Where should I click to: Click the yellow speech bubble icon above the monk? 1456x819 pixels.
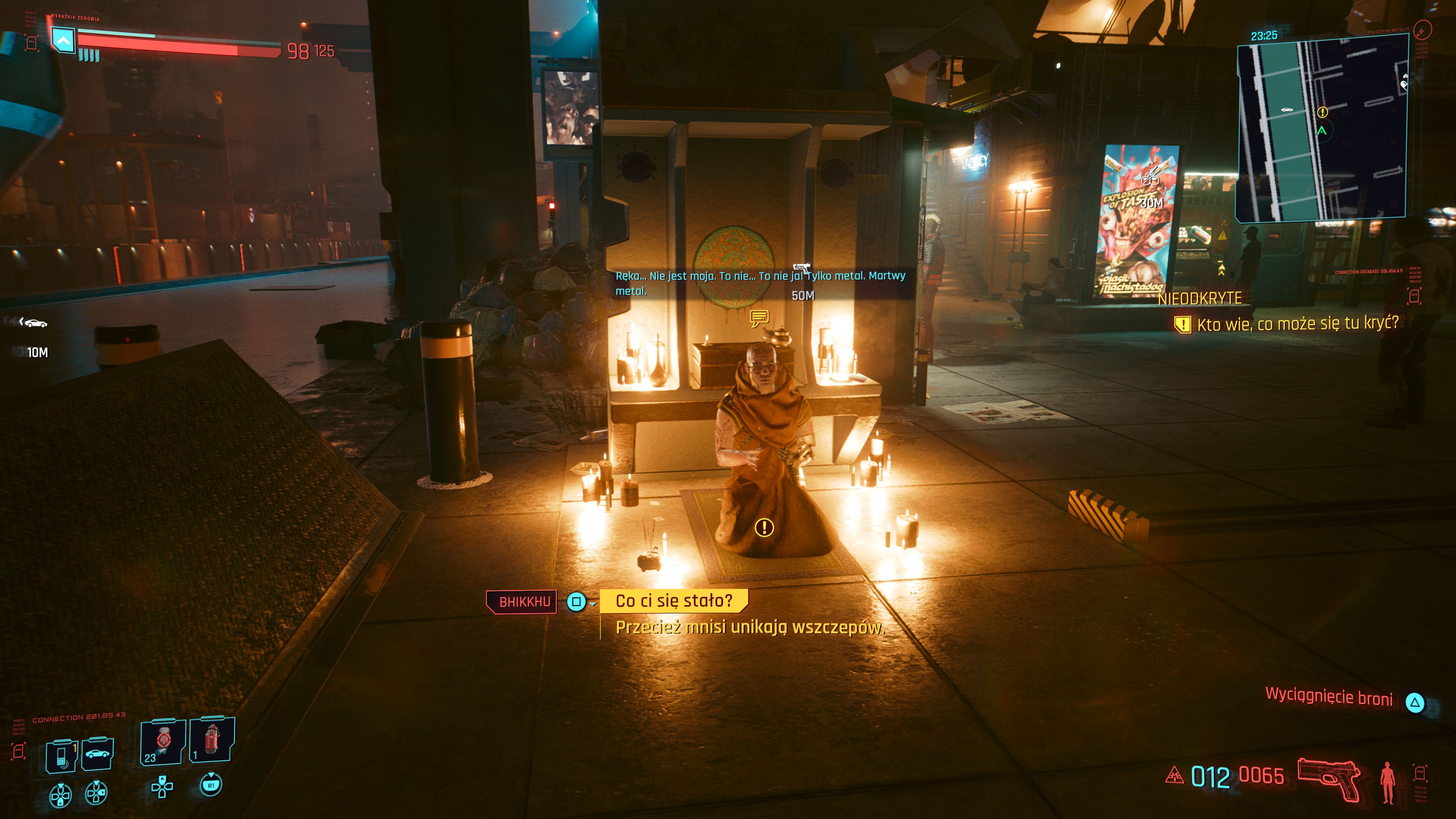pyautogui.click(x=759, y=318)
